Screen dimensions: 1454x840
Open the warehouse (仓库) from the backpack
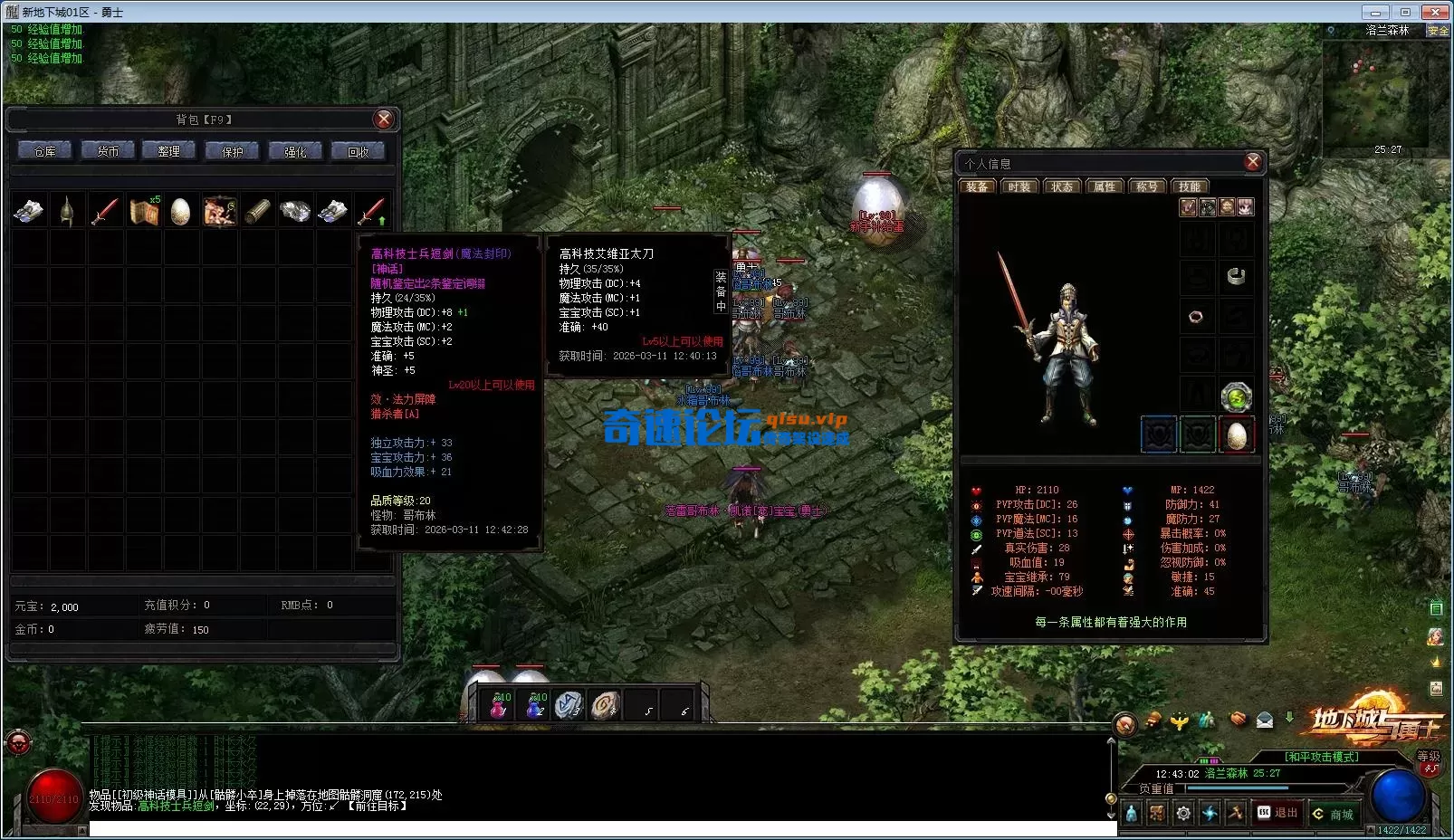point(44,151)
